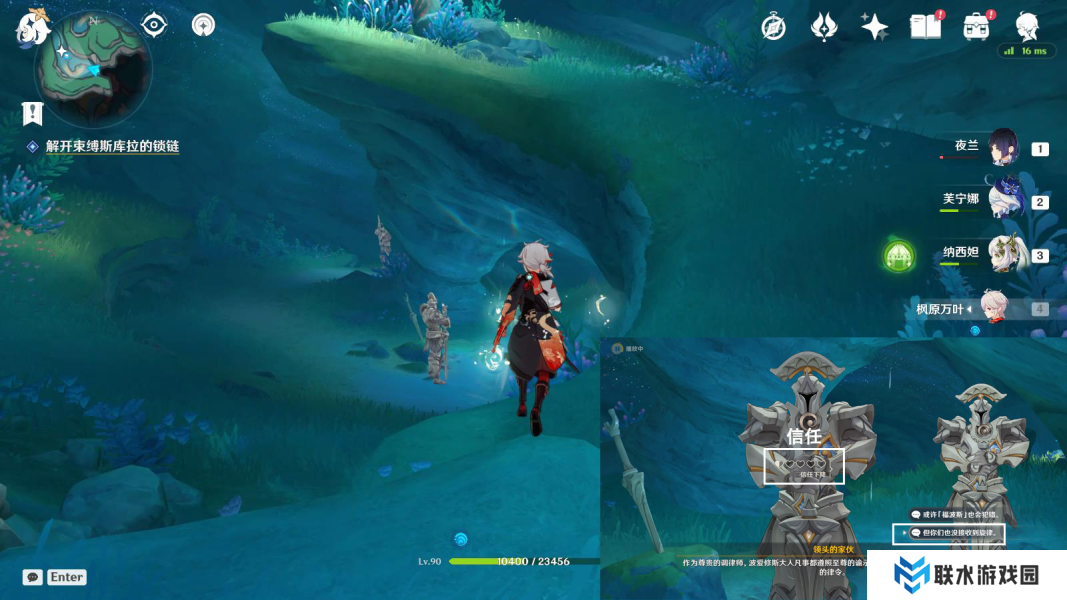Open the winged emblem icon in the top bar
The height and width of the screenshot is (600, 1067).
(823, 27)
